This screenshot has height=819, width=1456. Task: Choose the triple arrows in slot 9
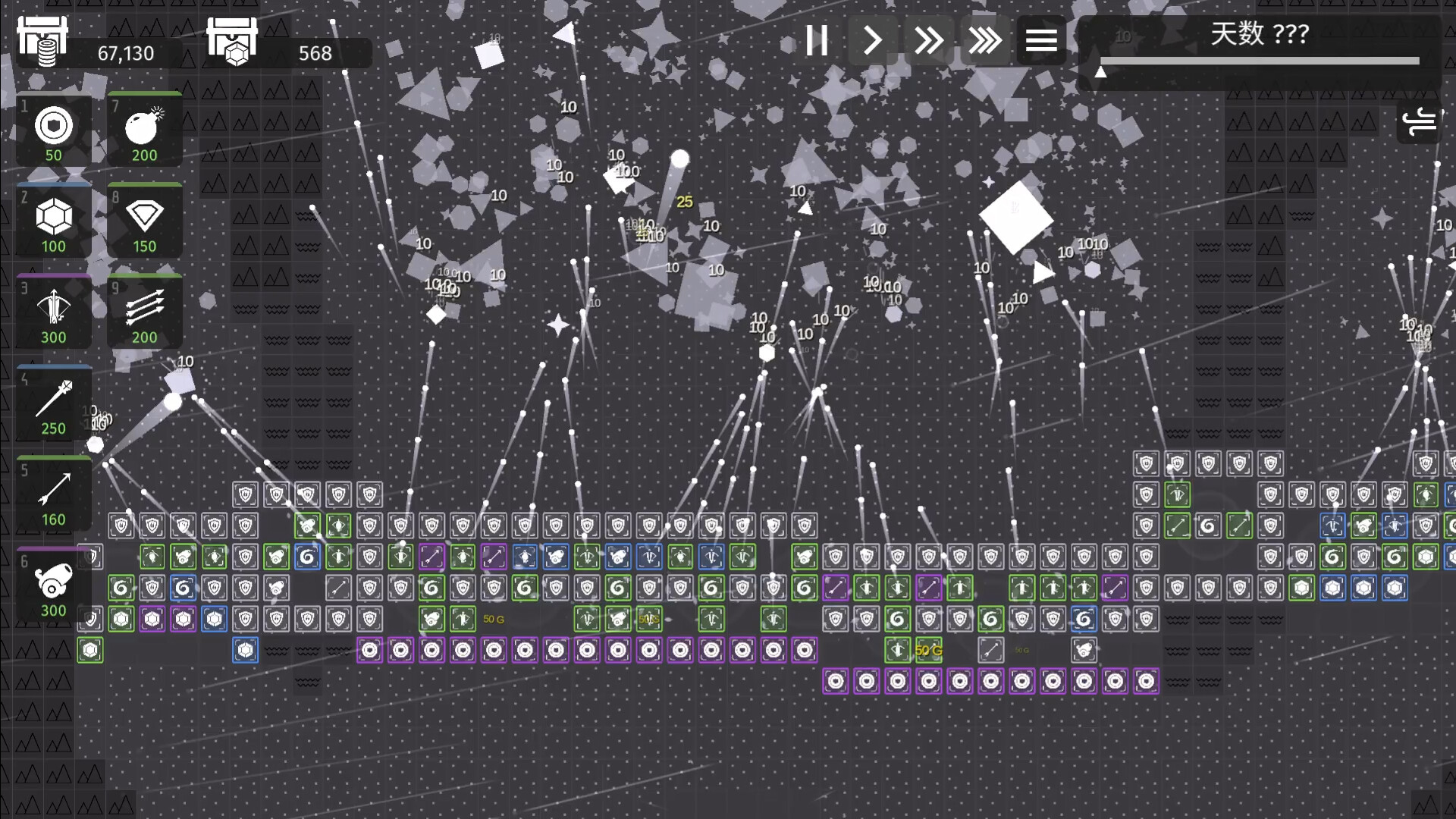(x=143, y=312)
